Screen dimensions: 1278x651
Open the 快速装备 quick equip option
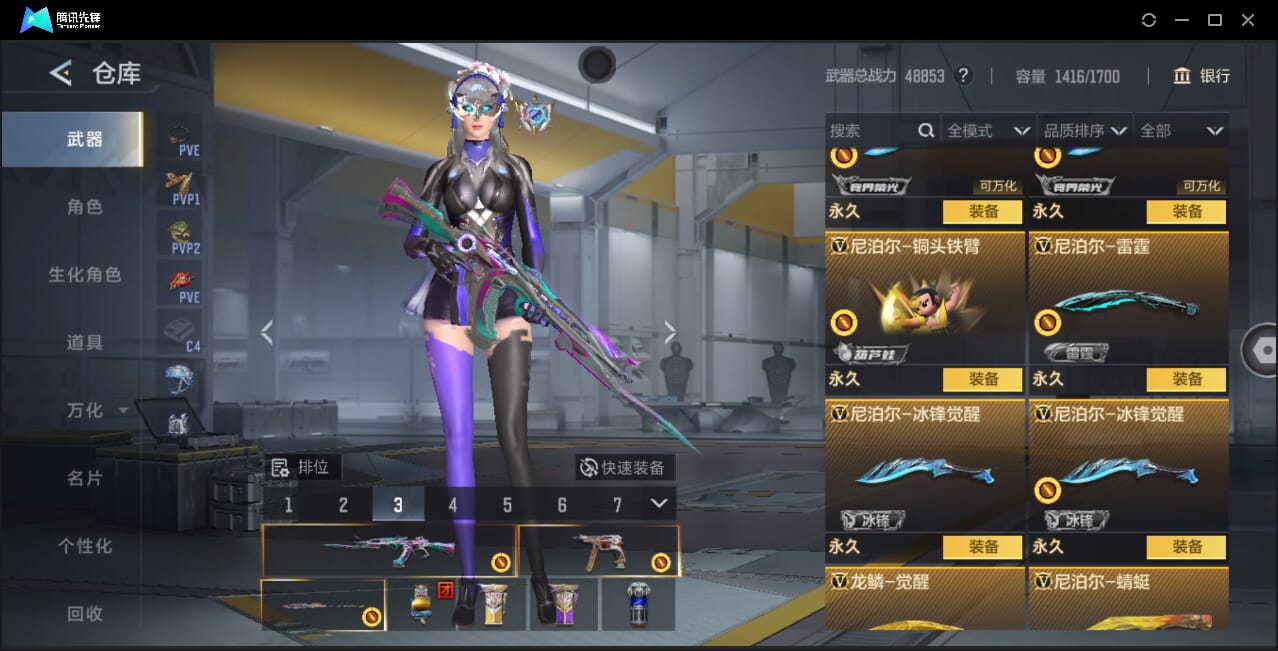[625, 467]
